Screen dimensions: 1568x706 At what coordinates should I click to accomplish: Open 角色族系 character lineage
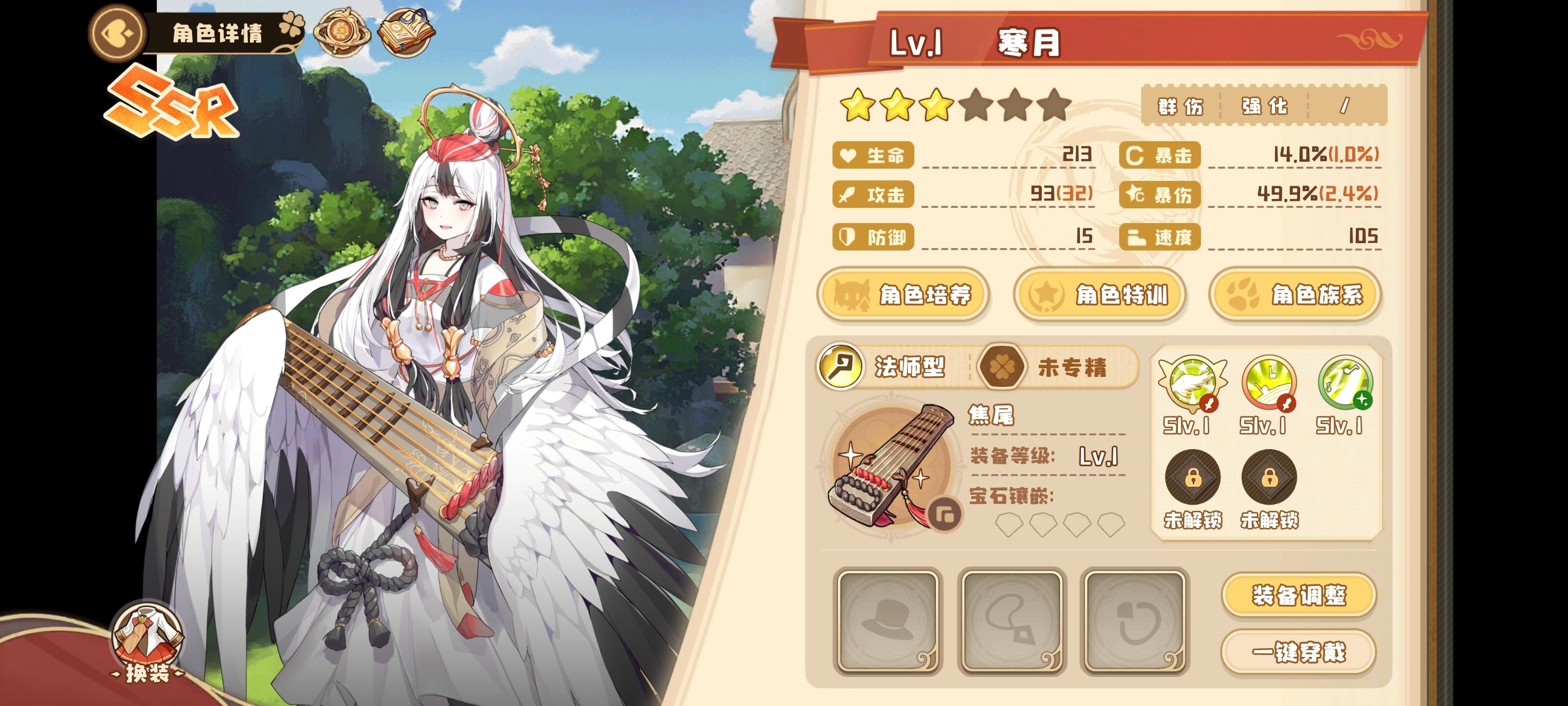[1296, 294]
